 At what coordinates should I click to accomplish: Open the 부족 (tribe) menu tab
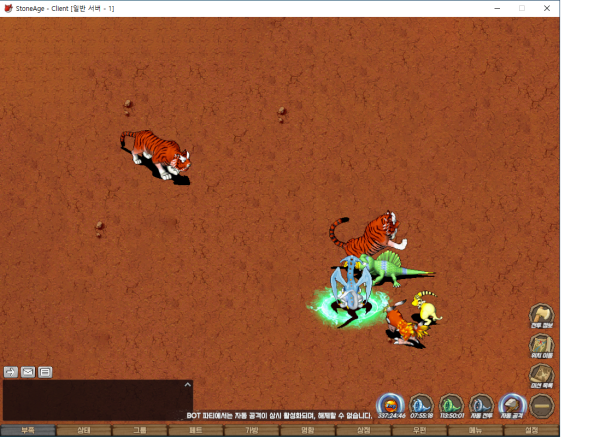28,430
